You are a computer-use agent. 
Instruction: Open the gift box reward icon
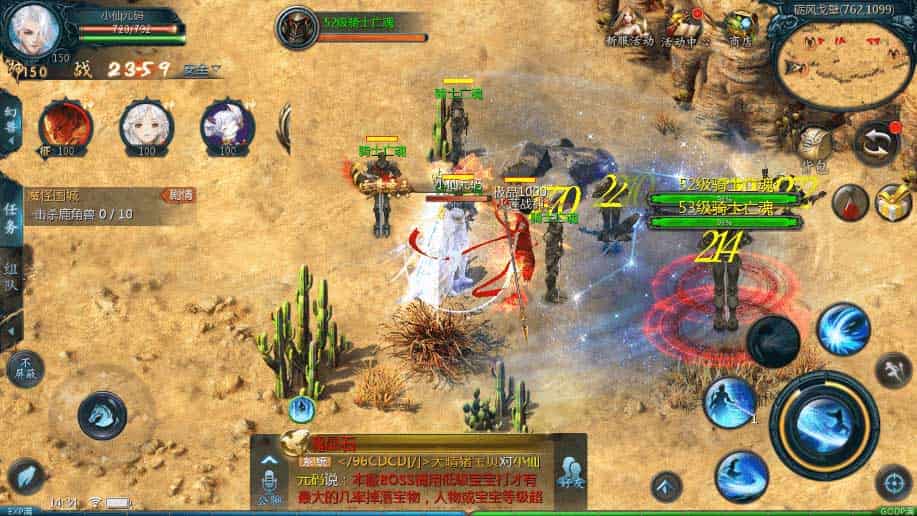pos(892,202)
